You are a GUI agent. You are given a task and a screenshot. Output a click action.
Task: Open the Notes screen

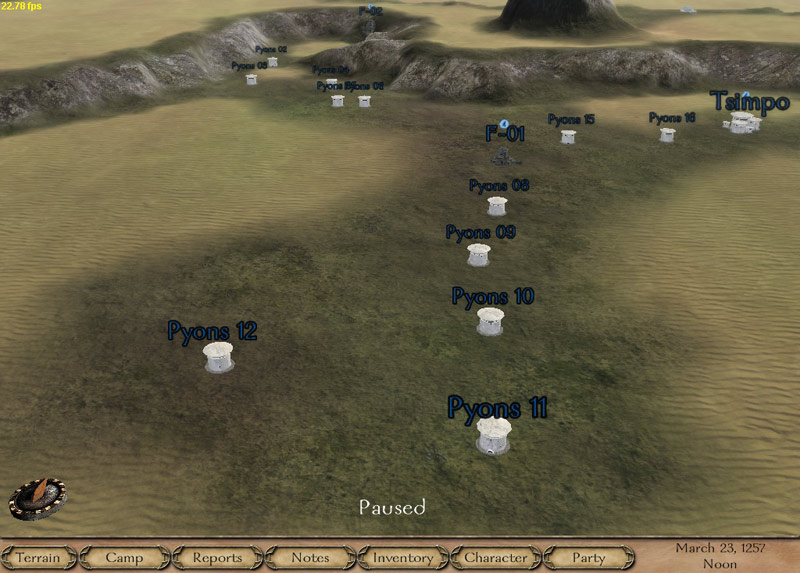coord(310,557)
